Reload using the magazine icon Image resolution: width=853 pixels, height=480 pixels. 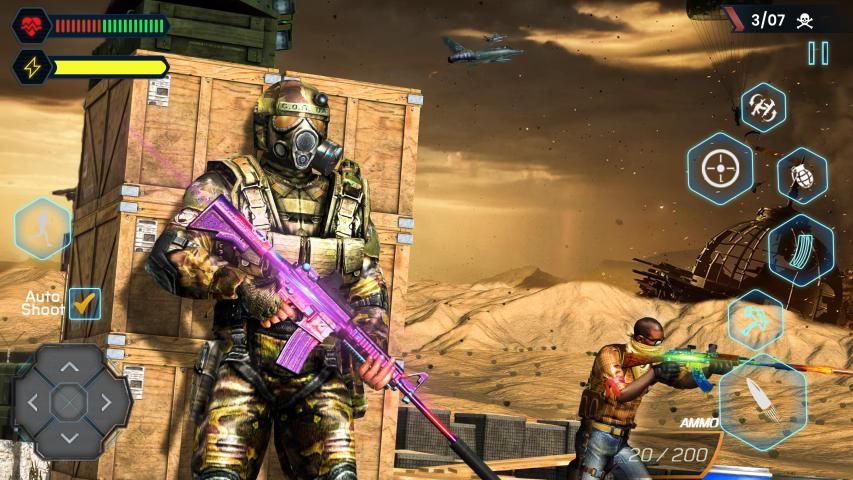tap(801, 250)
